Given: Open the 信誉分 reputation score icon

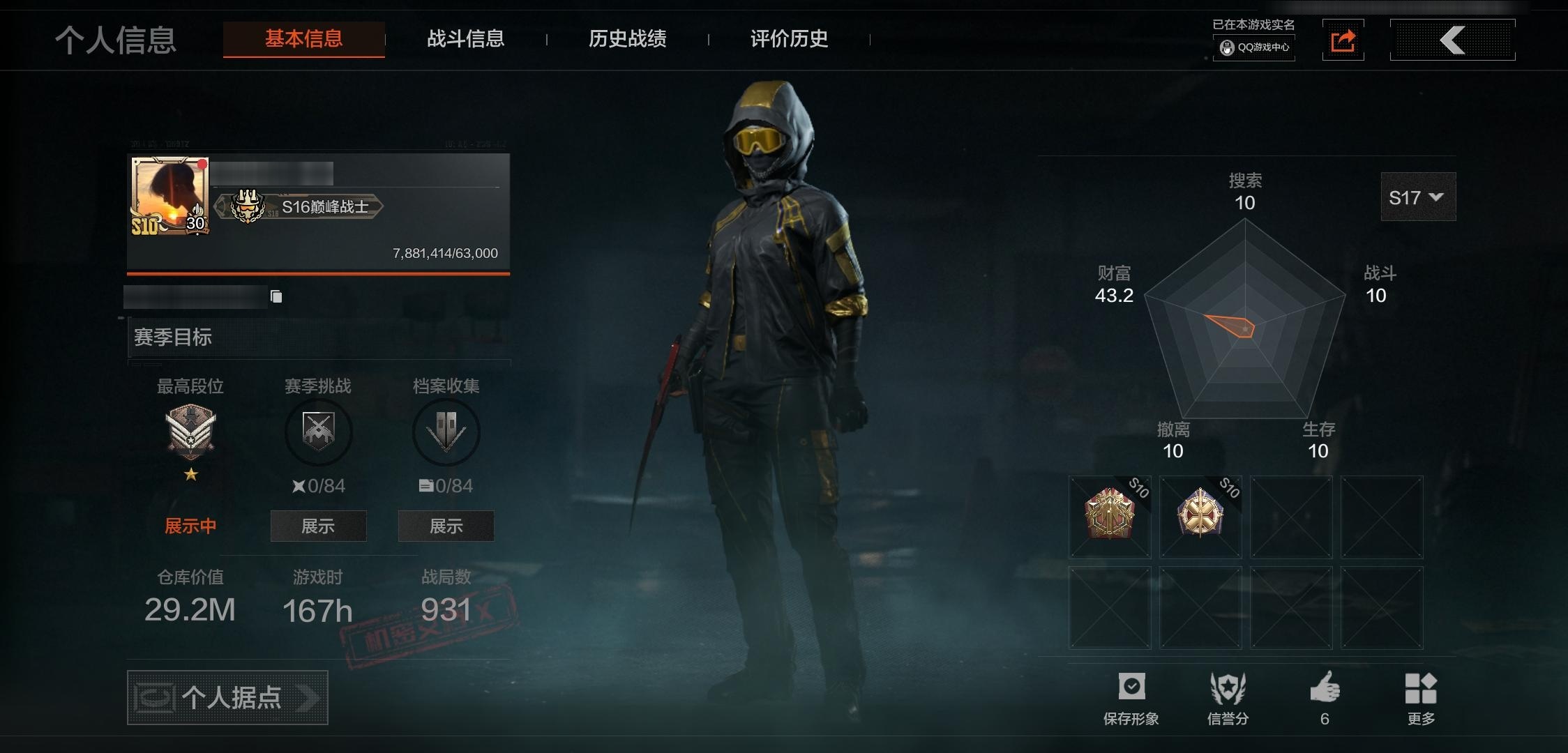Looking at the screenshot, I should pyautogui.click(x=1228, y=687).
